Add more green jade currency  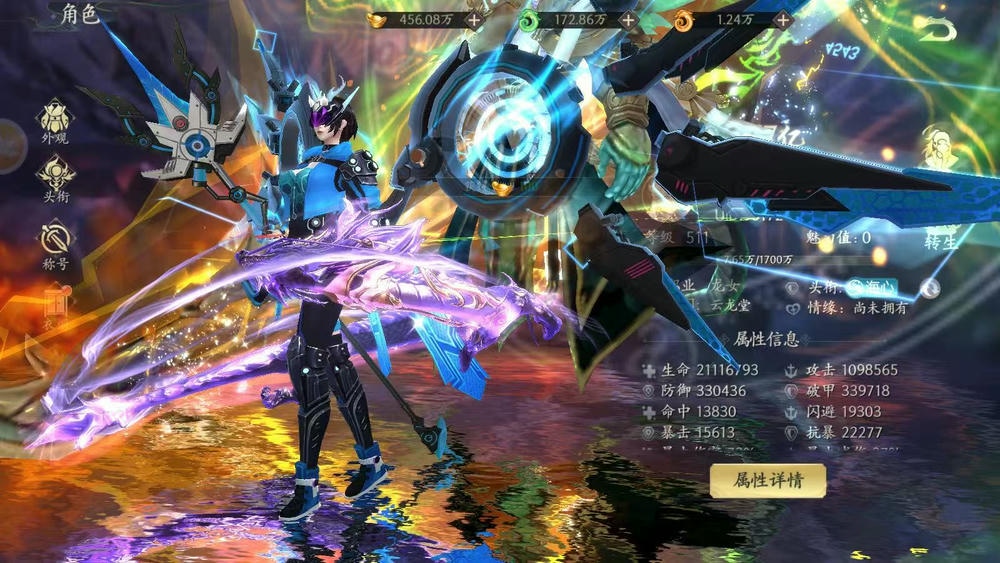pyautogui.click(x=628, y=19)
